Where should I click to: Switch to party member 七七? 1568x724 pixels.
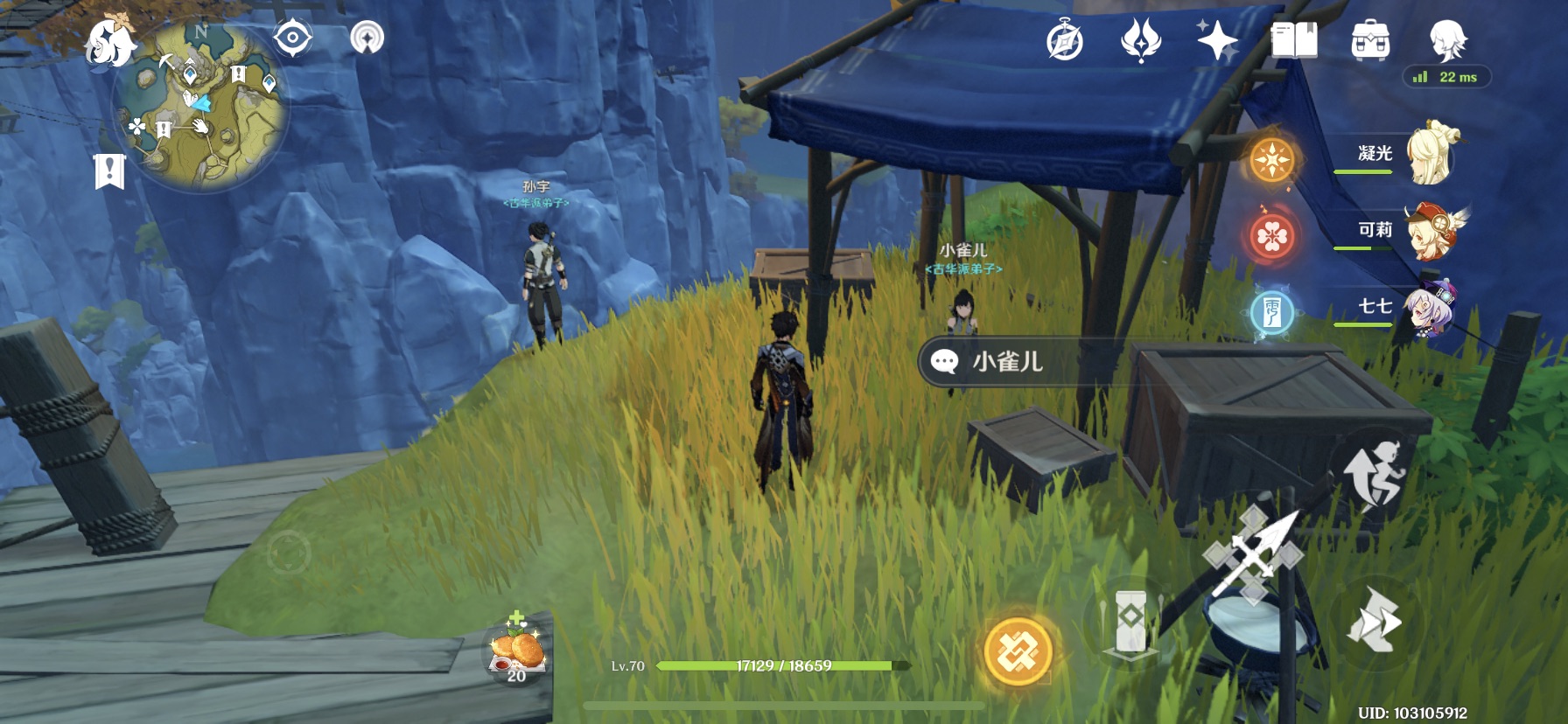click(x=1428, y=308)
